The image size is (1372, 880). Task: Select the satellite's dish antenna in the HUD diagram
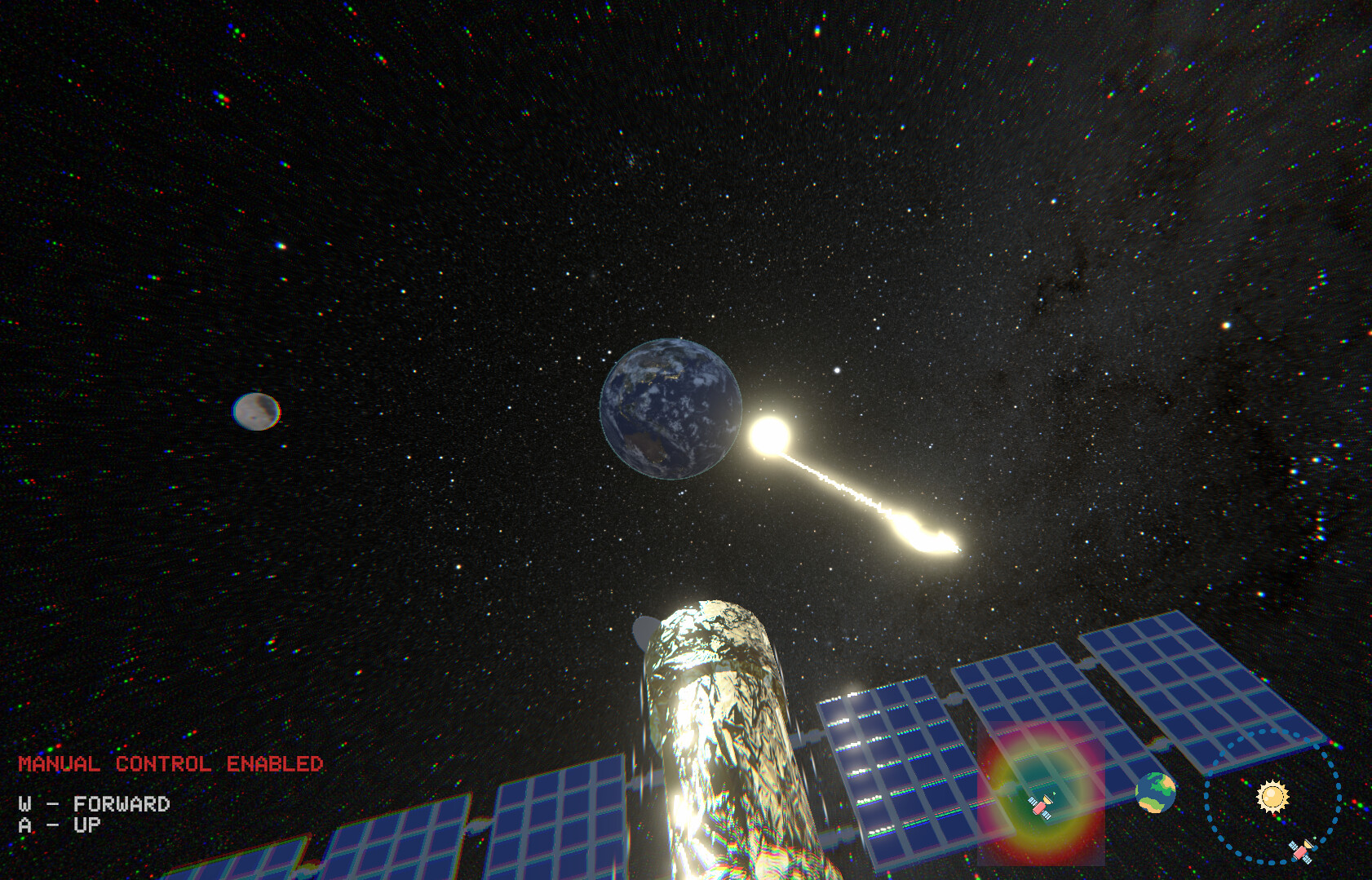coord(1047,801)
